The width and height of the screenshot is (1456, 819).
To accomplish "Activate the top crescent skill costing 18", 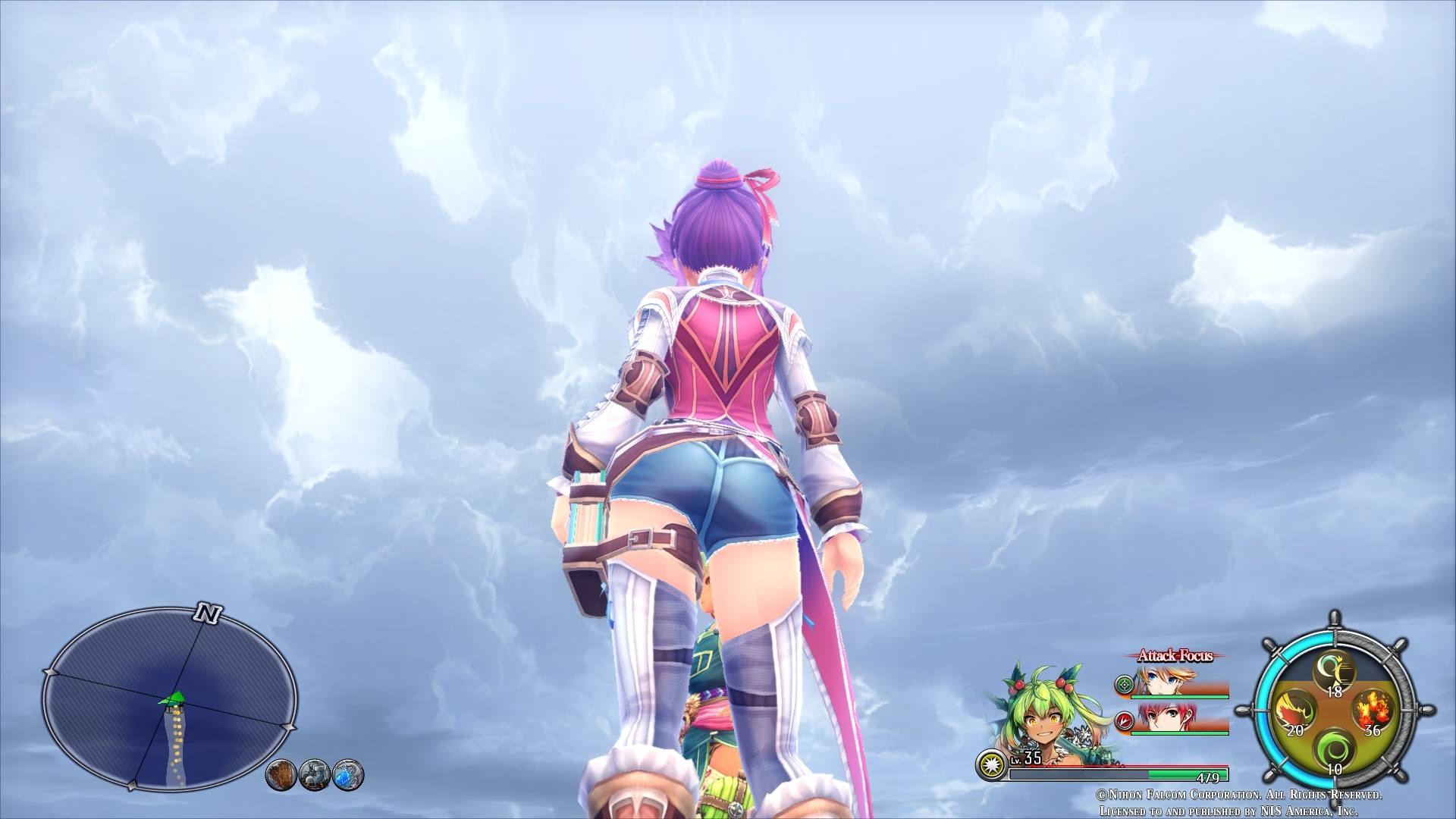I will [x=1334, y=673].
